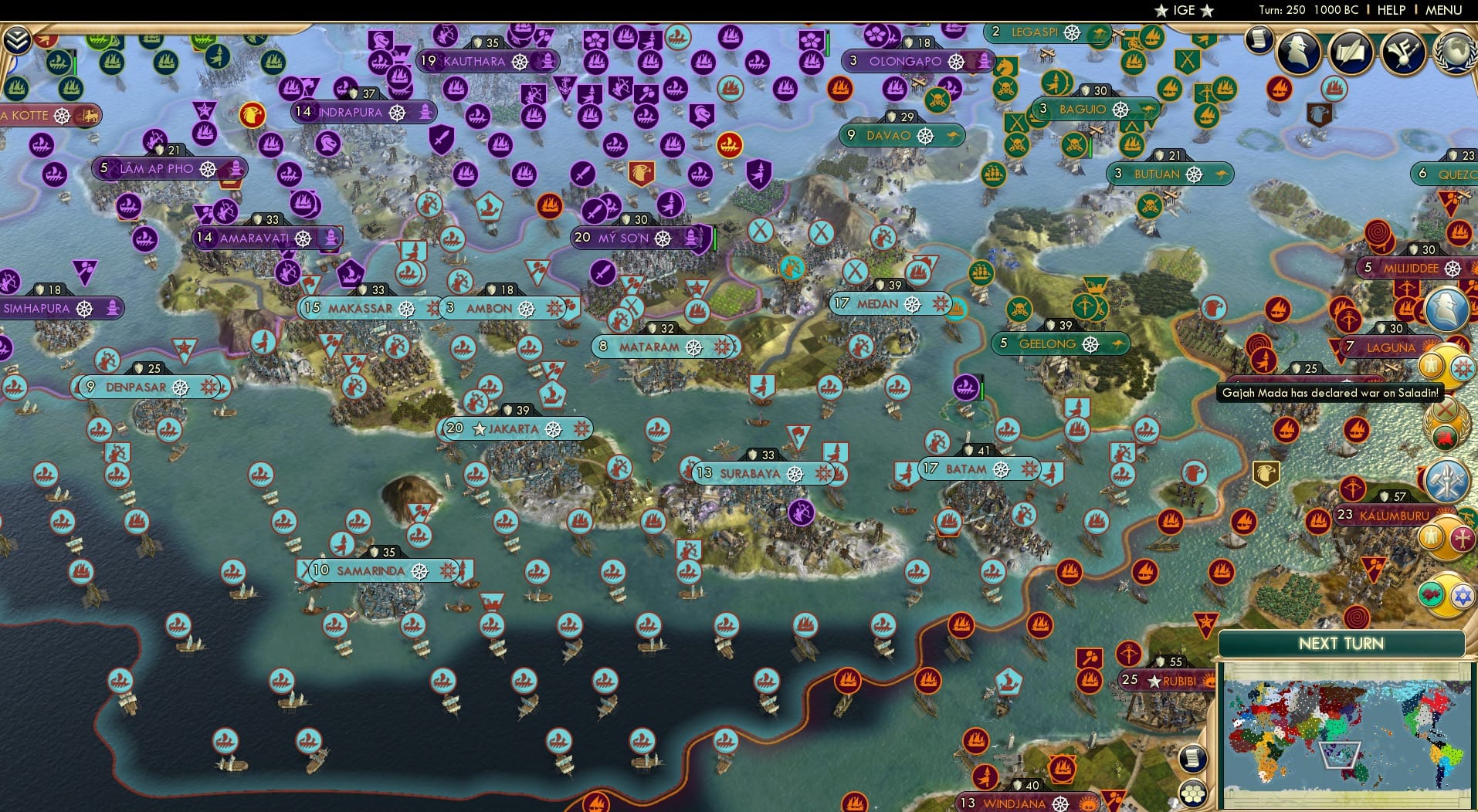Toggle the hexagon map options beside the minimap
The height and width of the screenshot is (812, 1478).
[1195, 790]
